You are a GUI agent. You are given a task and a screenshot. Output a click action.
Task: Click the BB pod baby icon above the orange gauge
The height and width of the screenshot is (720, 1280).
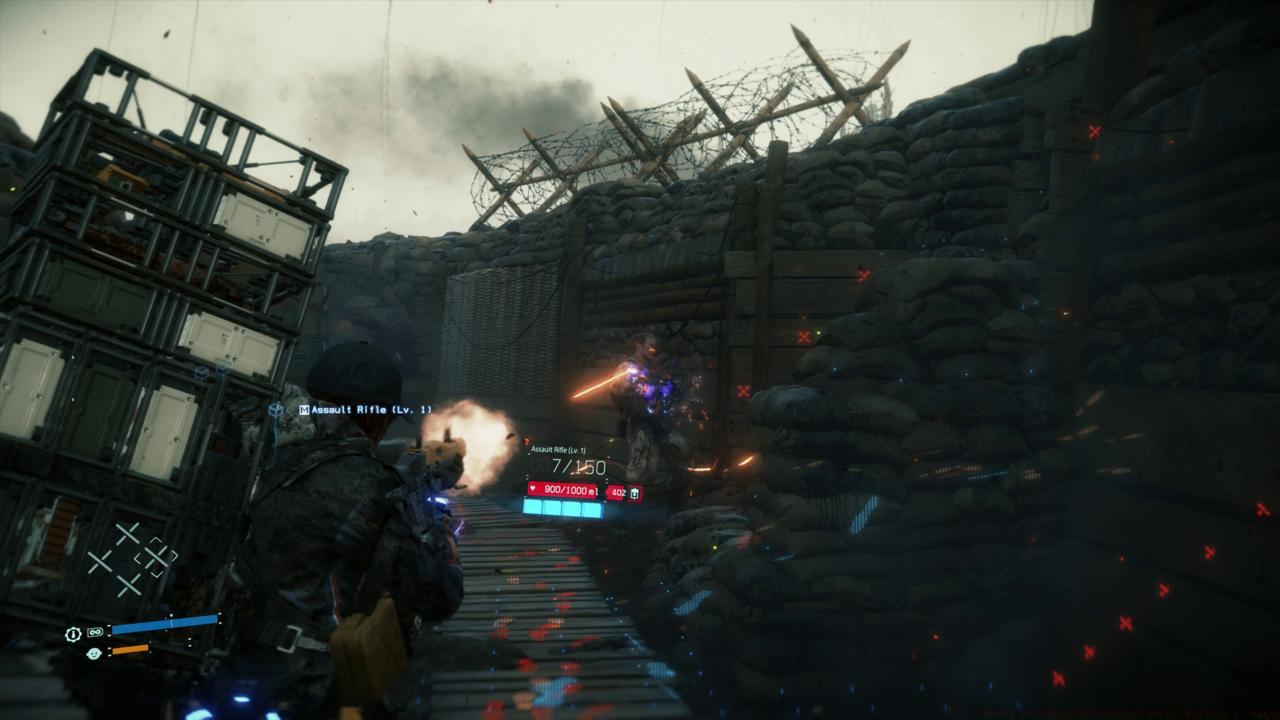pos(94,653)
